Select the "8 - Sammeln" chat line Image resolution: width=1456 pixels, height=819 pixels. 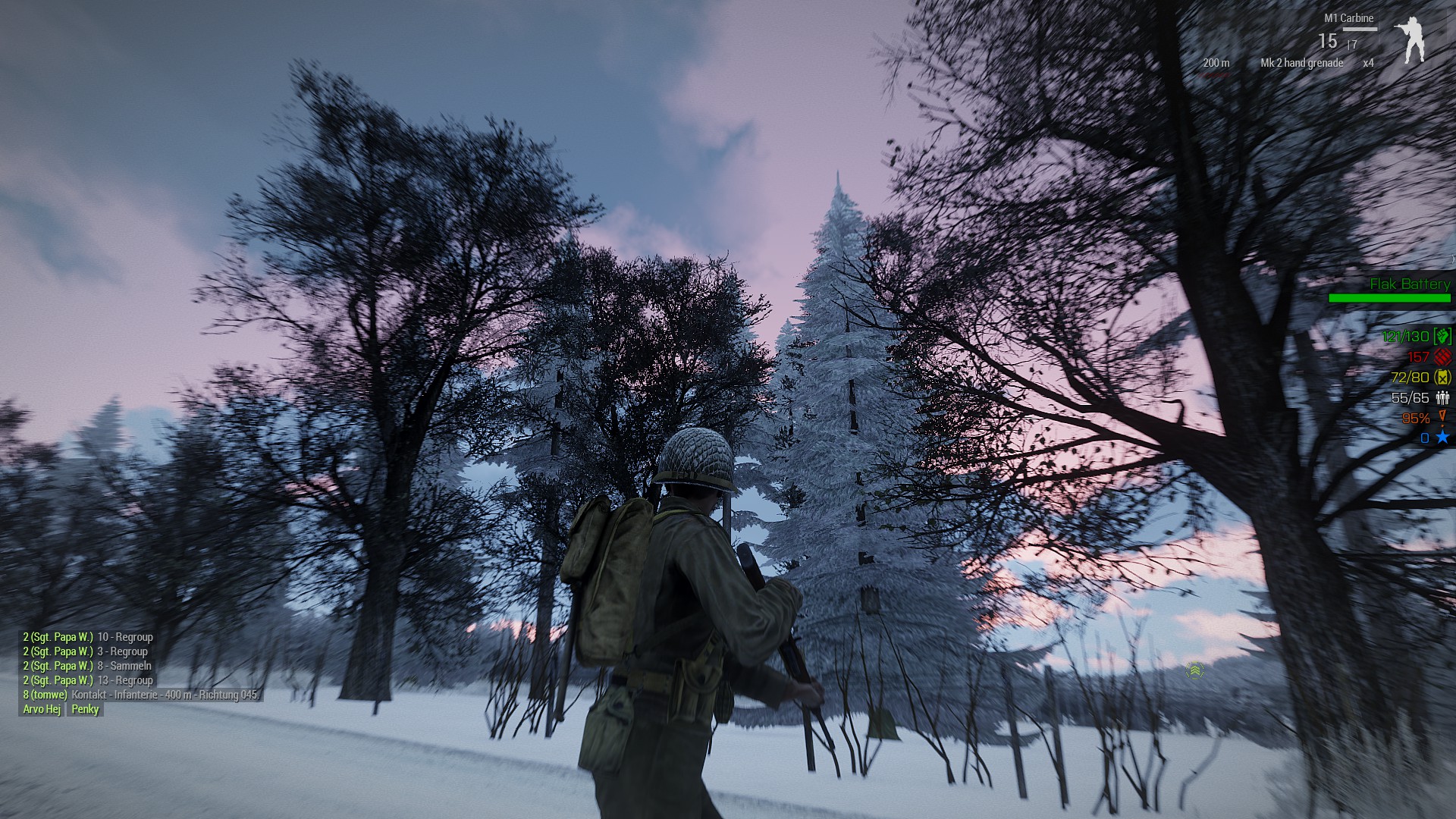(x=87, y=666)
